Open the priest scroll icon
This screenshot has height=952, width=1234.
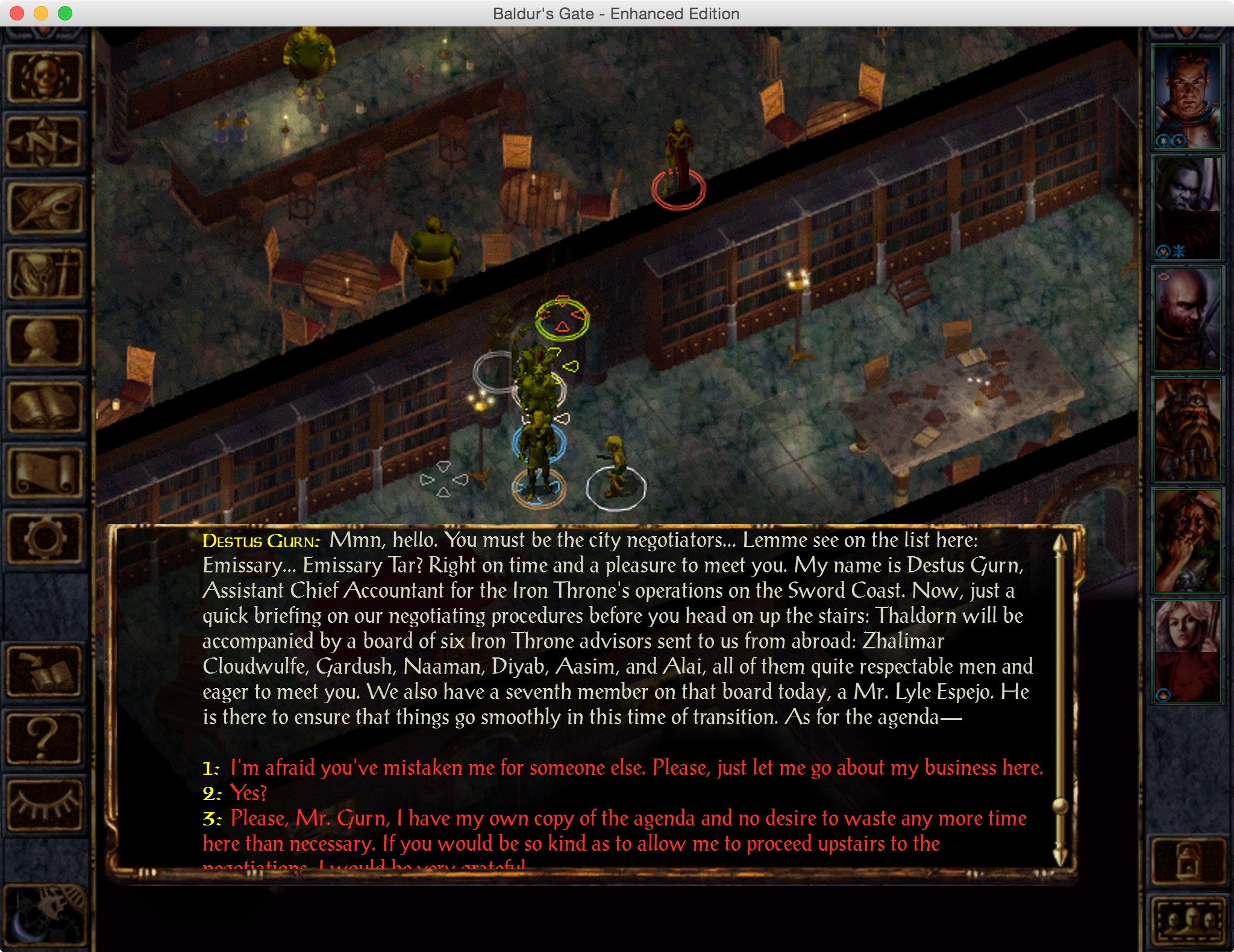click(45, 474)
